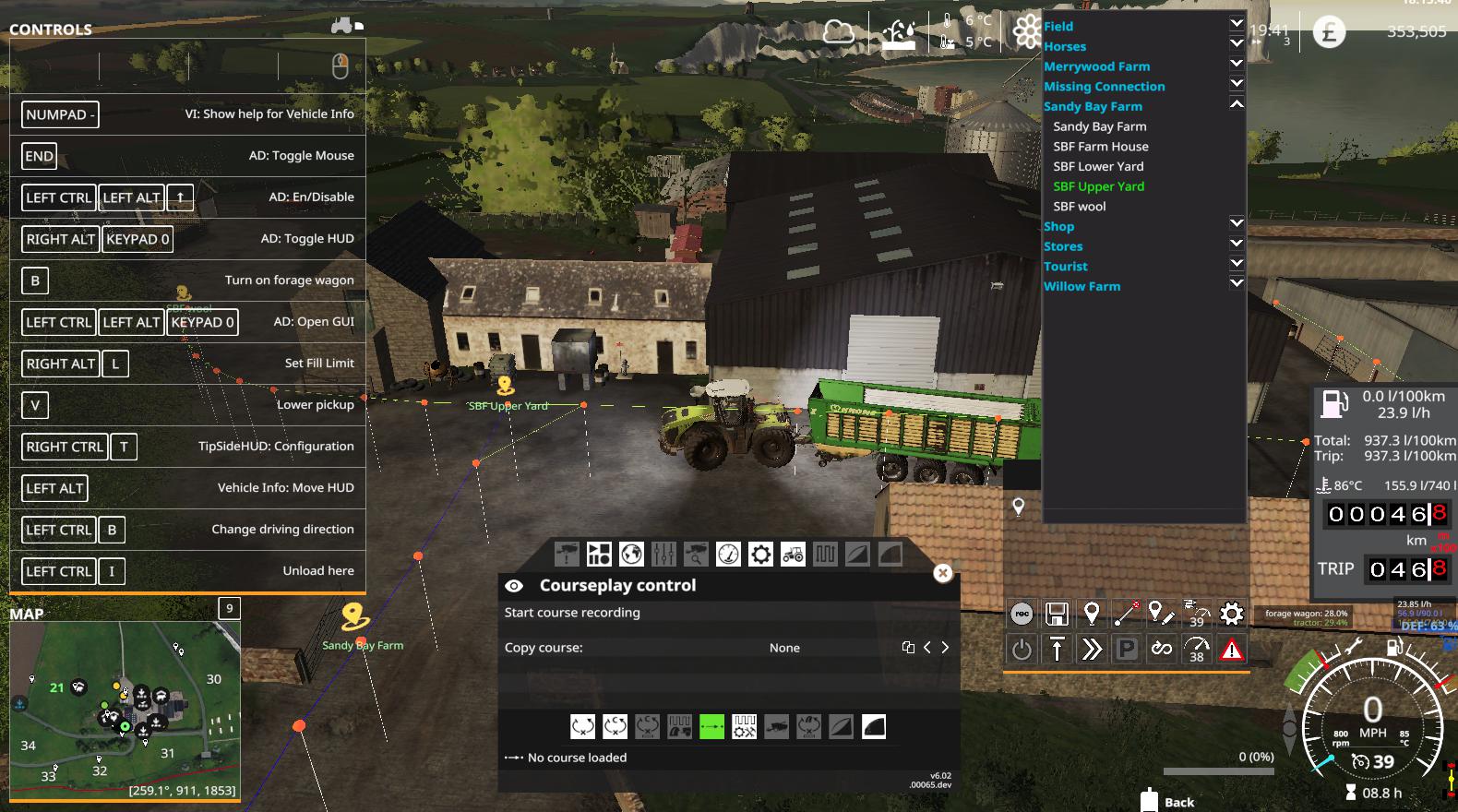Expand the Merrywood Farm group

1237,64
